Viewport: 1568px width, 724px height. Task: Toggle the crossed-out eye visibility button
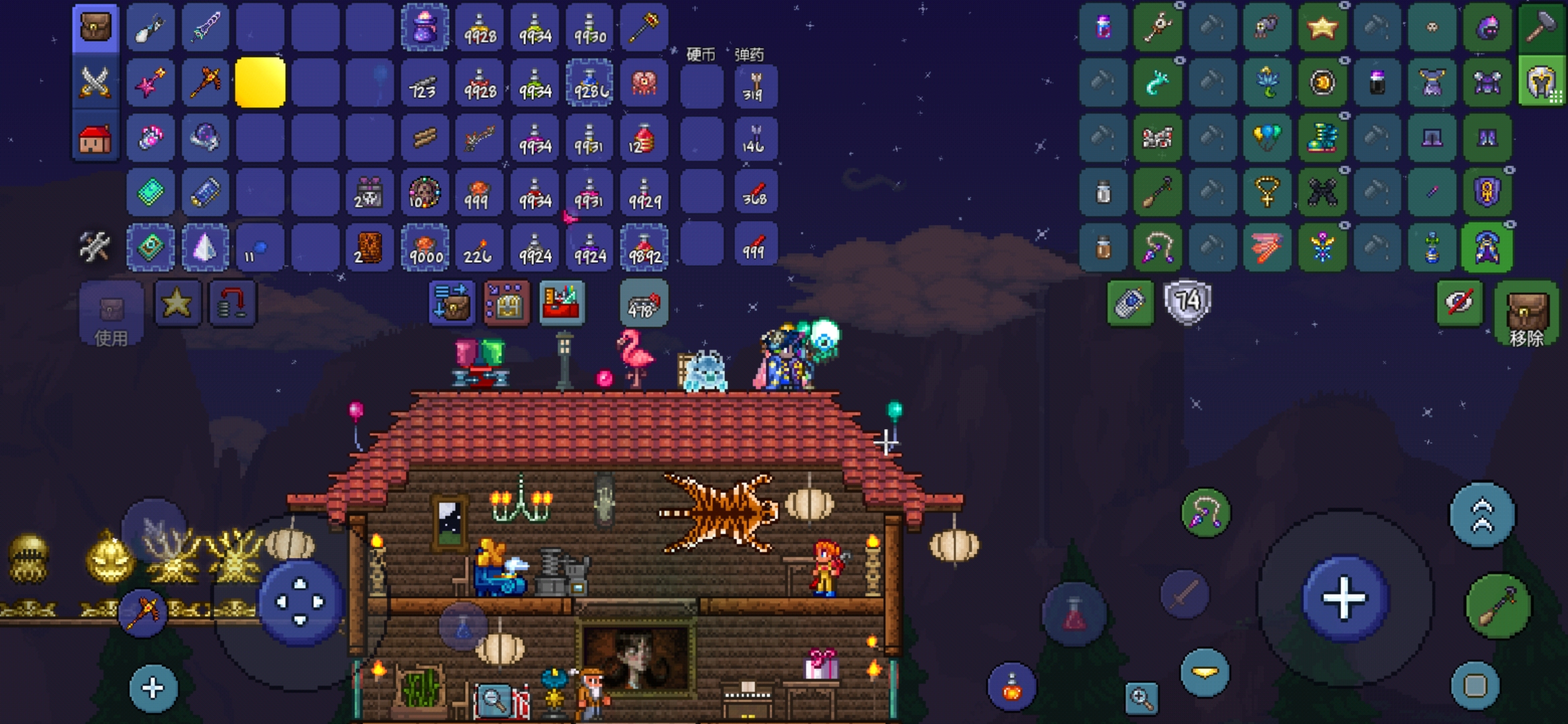1459,303
